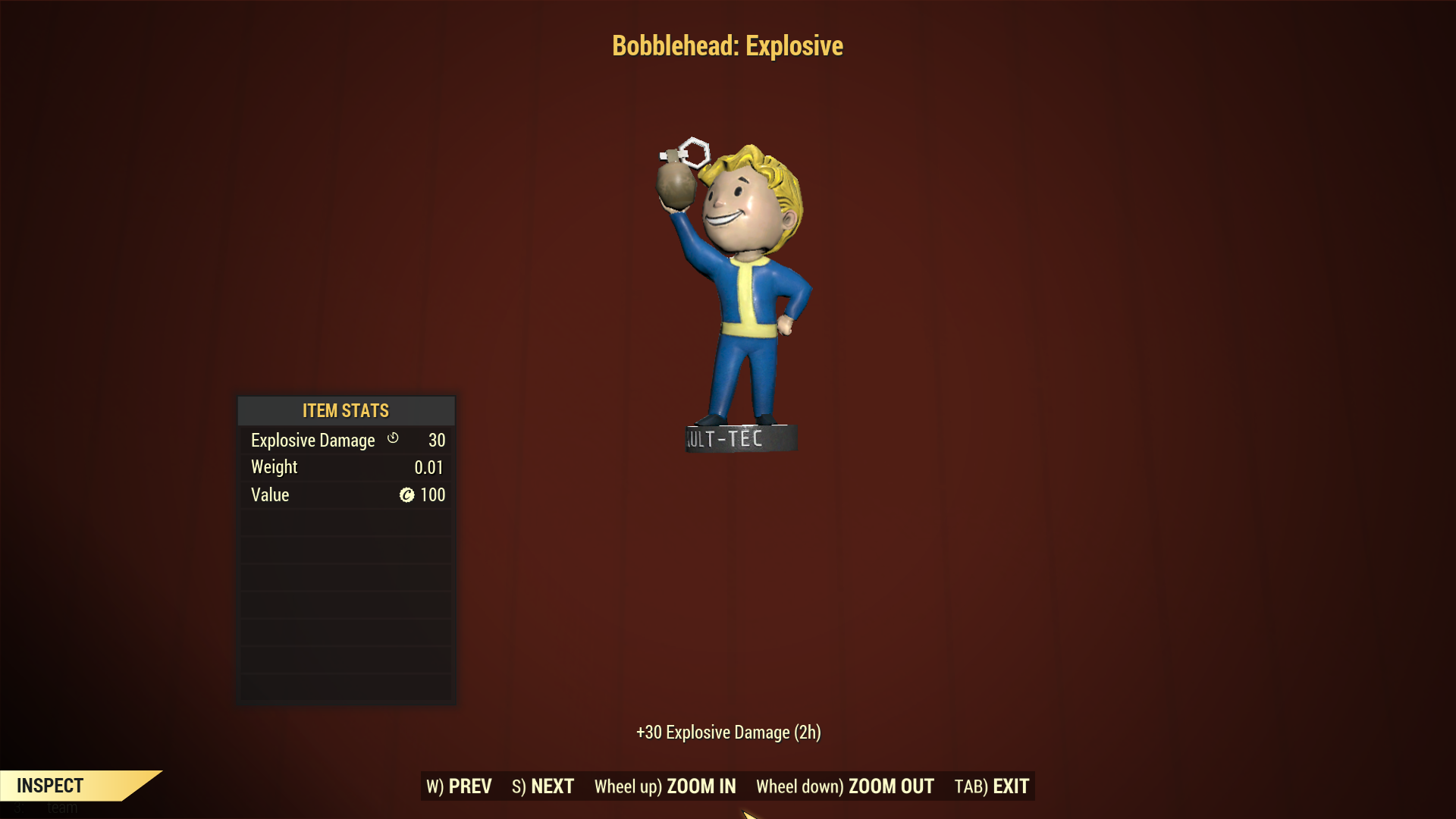Click the explosive damage type icon
Screen dimensions: 1456x819
click(393, 439)
